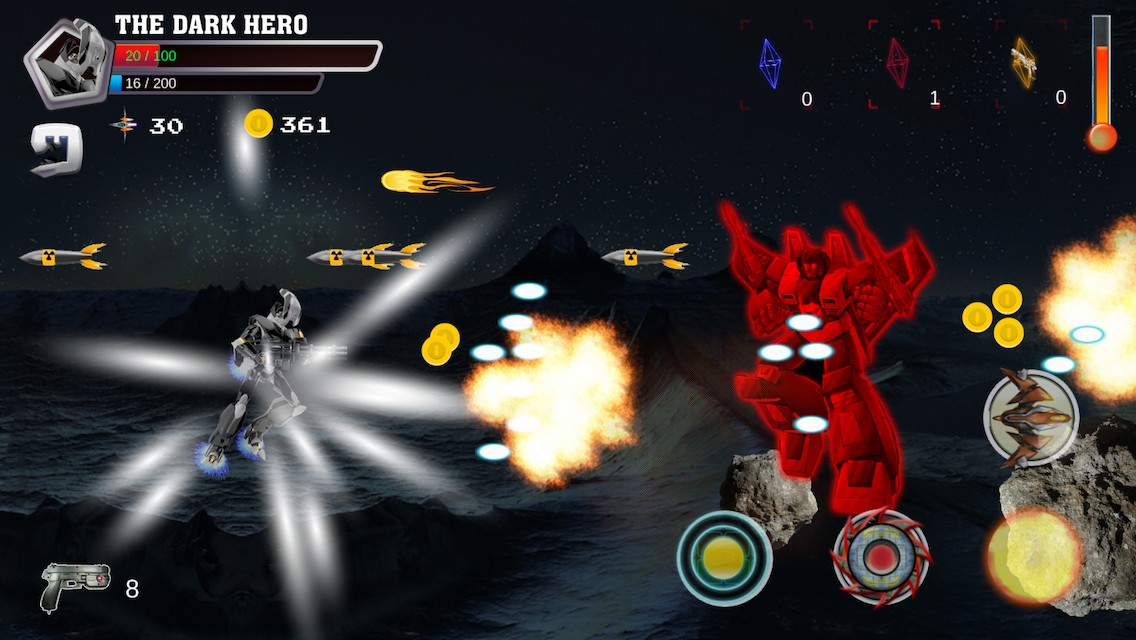Select the pistol weapon icon

75,587
